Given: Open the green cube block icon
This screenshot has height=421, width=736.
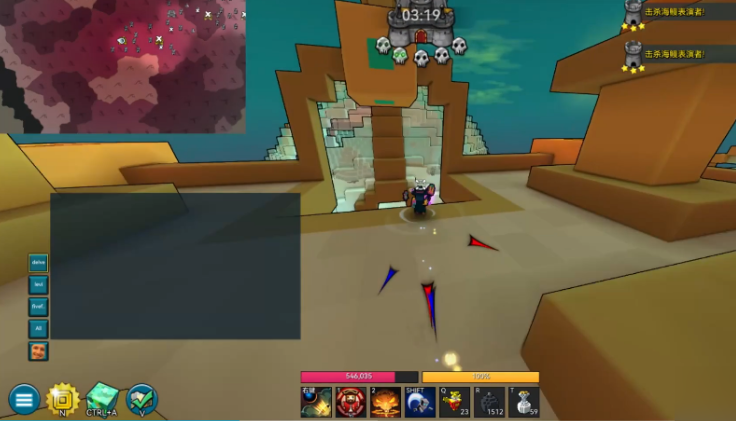Looking at the screenshot, I should pos(102,398).
